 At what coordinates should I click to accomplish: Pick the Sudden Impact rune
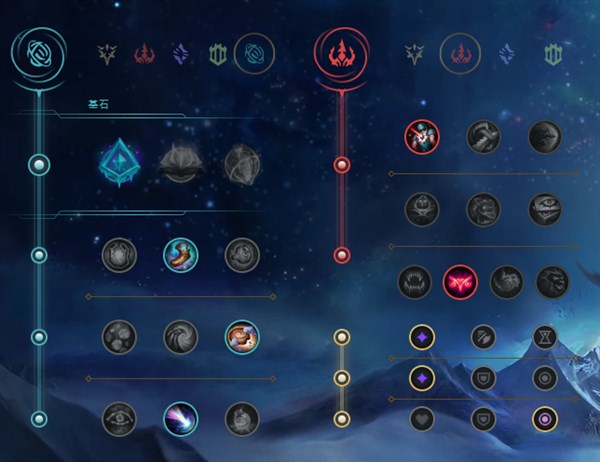tap(544, 136)
